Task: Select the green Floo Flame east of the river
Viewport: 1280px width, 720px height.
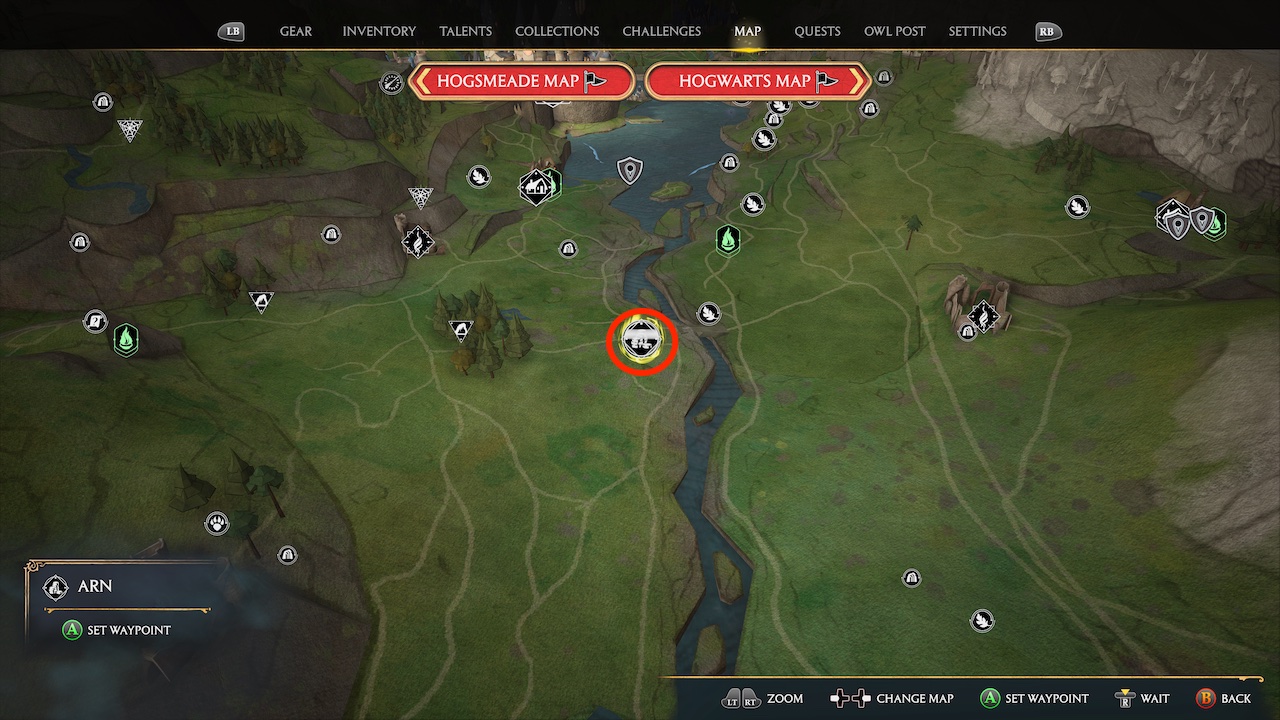Action: pyautogui.click(x=727, y=241)
